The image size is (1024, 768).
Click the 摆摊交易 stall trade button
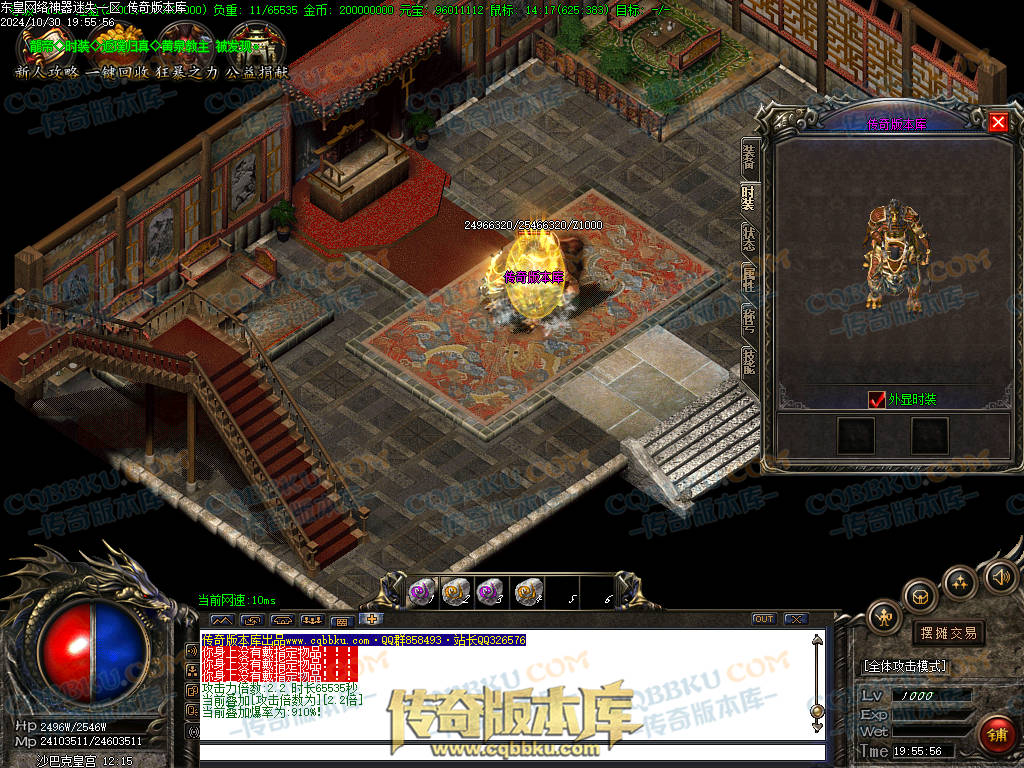pos(948,633)
